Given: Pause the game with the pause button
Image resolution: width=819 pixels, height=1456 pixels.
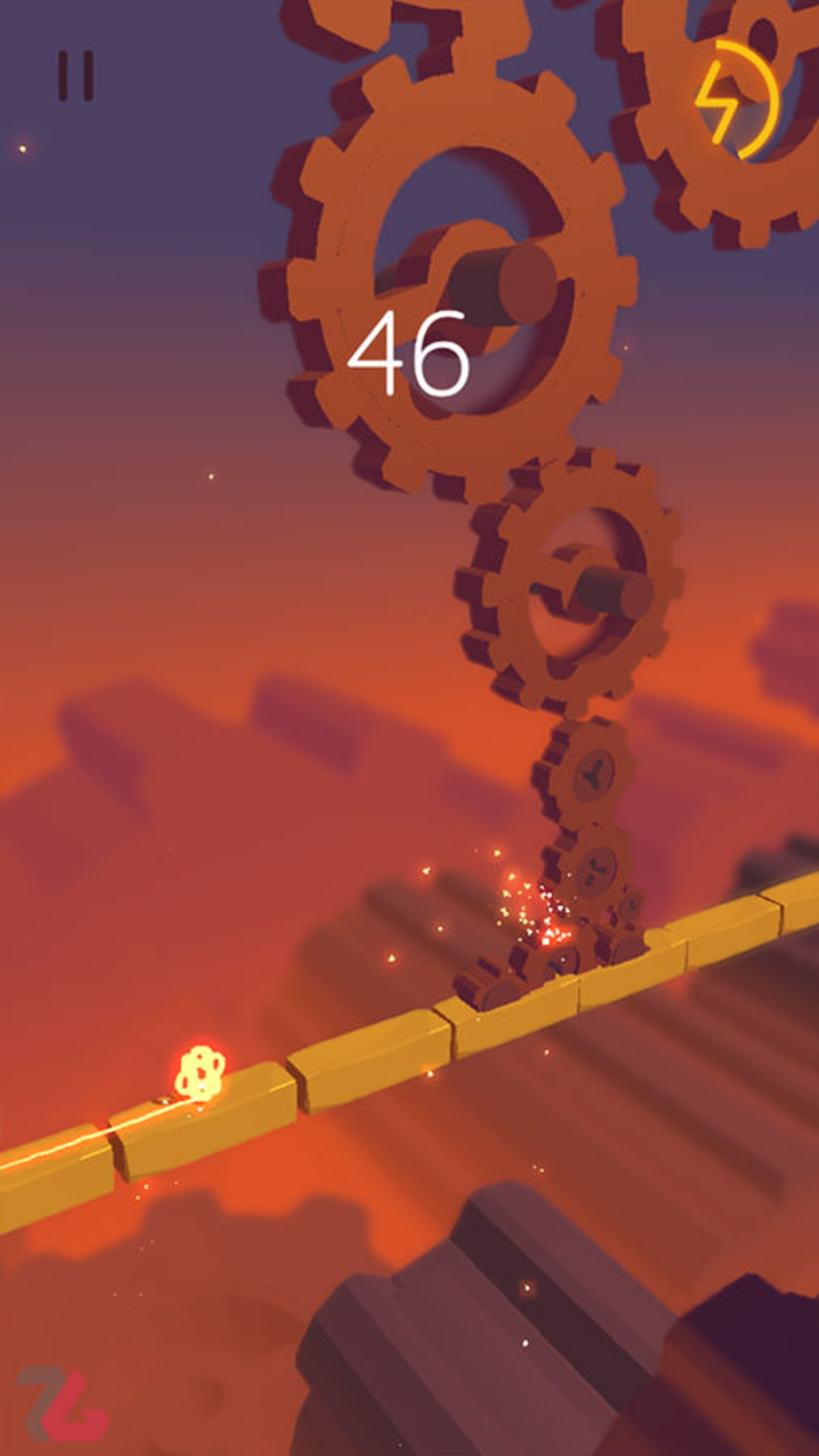Looking at the screenshot, I should 76,76.
